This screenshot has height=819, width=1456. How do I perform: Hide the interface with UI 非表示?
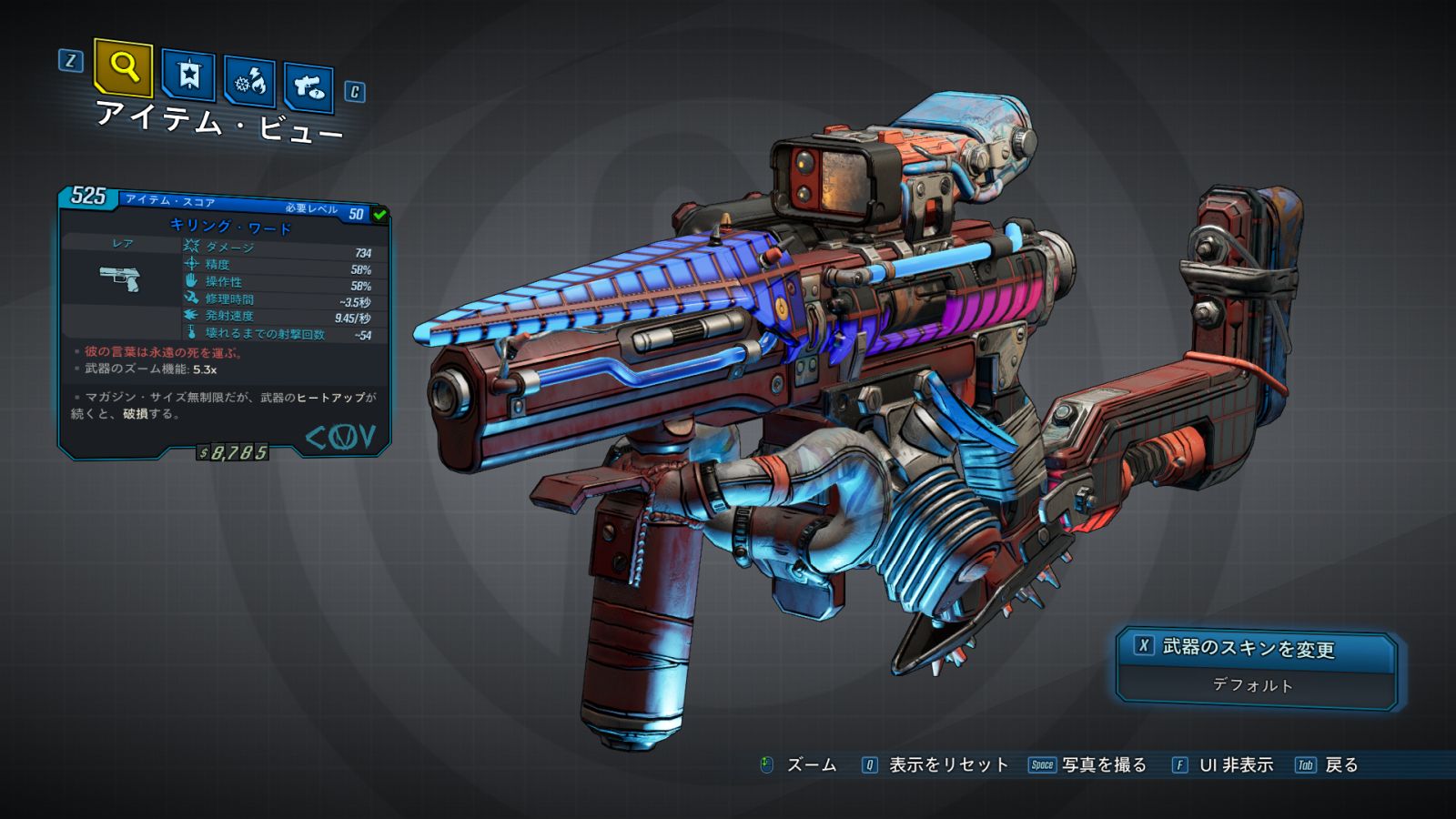coord(1235,765)
